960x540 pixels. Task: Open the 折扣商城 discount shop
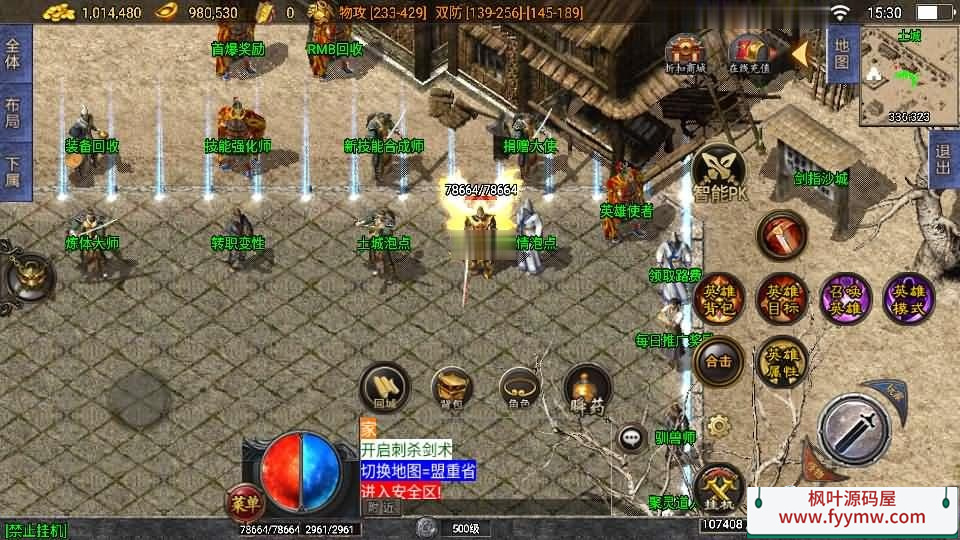click(x=685, y=53)
